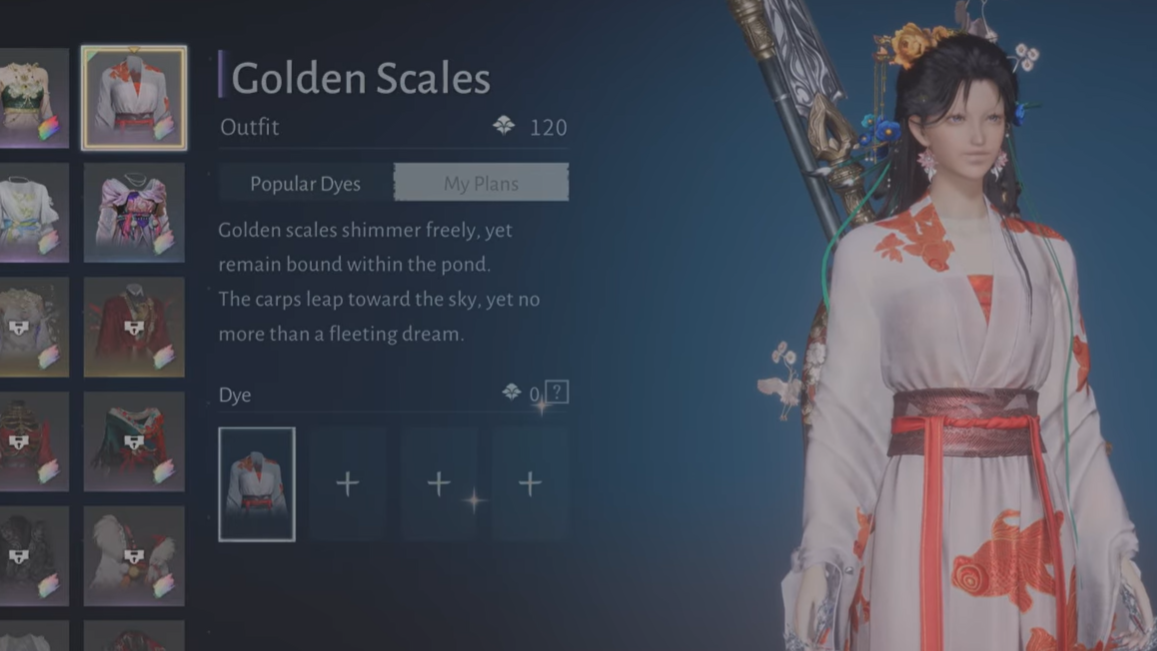The height and width of the screenshot is (651, 1157).
Task: Open the My Plans tab
Action: click(481, 184)
